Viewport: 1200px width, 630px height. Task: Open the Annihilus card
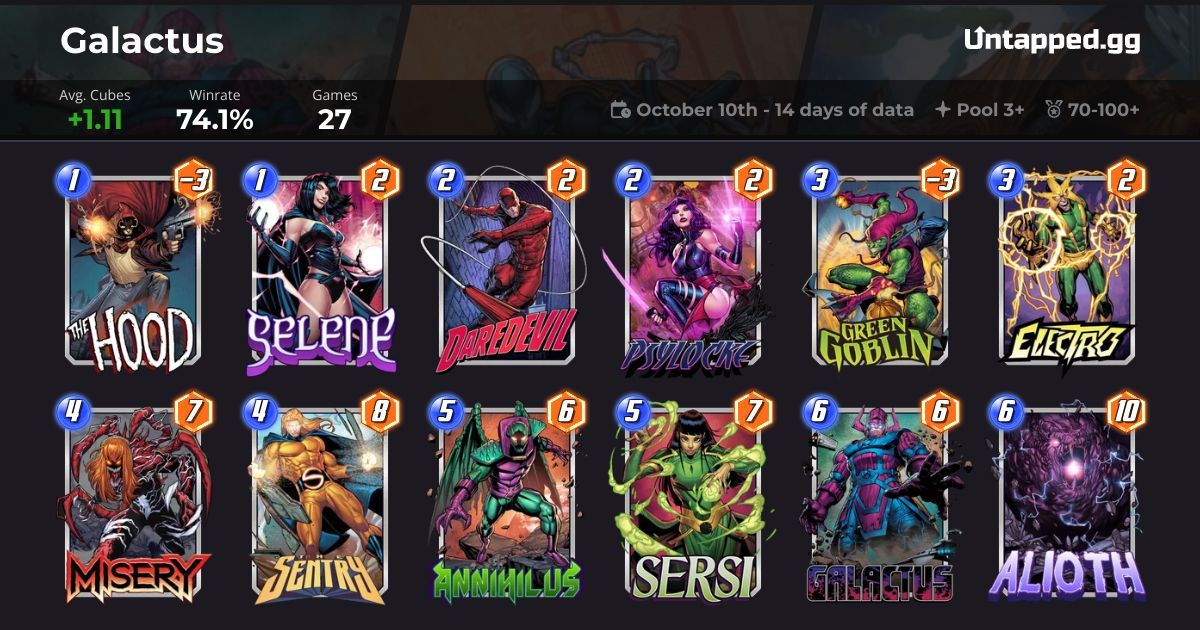(507, 505)
